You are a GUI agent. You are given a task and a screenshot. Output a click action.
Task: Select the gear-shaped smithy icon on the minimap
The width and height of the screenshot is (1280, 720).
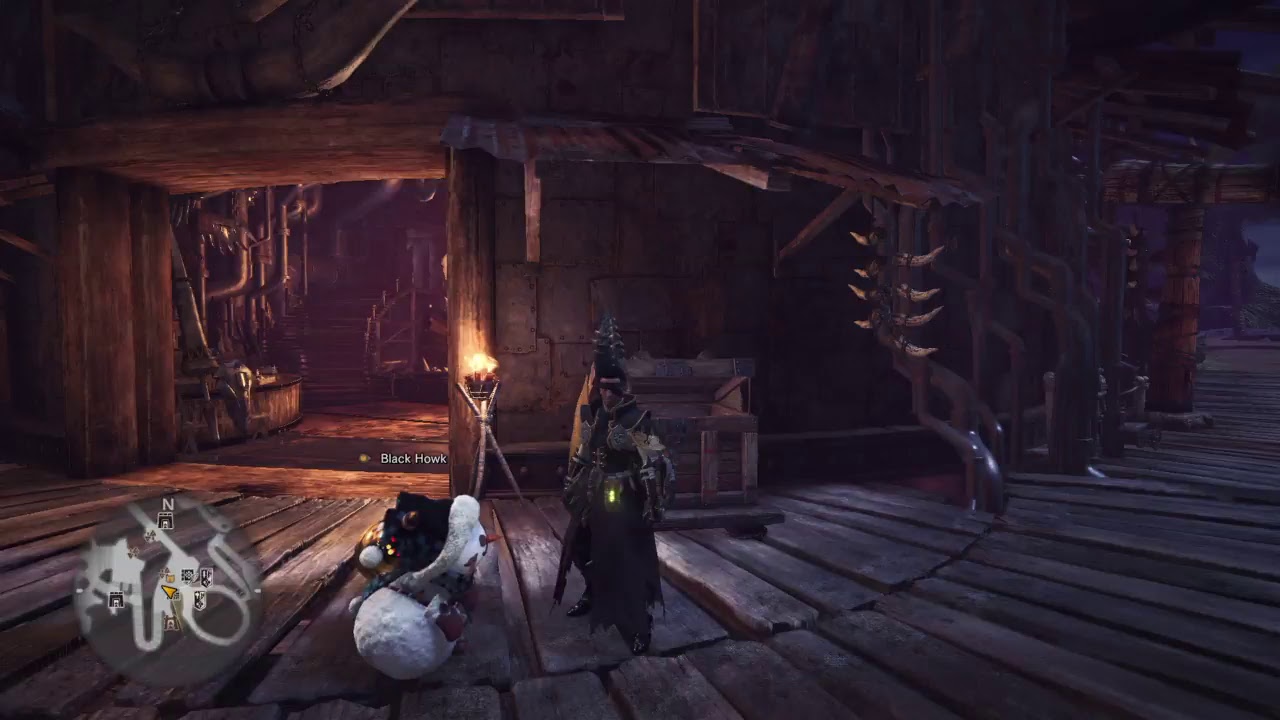point(187,576)
